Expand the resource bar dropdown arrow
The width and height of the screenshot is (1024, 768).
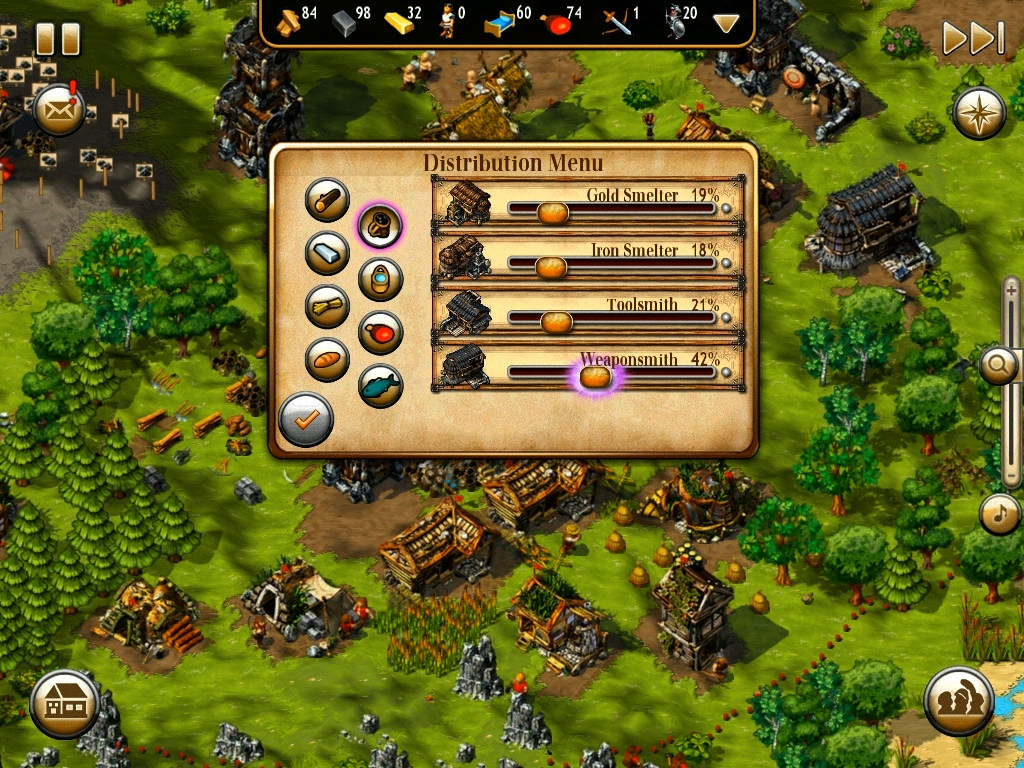click(726, 23)
